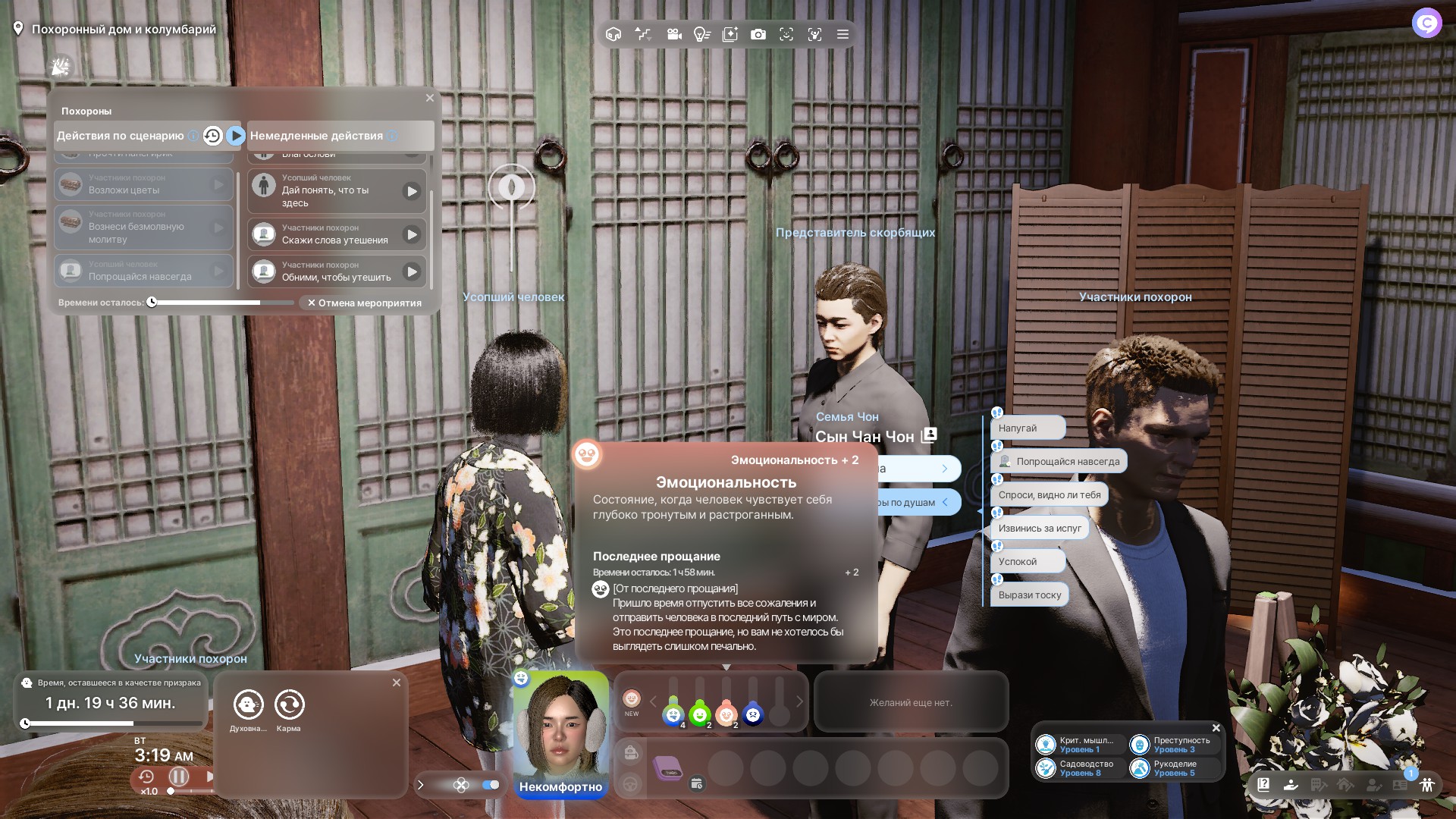Select Извинись за испуг option
This screenshot has height=819, width=1456.
tap(1040, 529)
